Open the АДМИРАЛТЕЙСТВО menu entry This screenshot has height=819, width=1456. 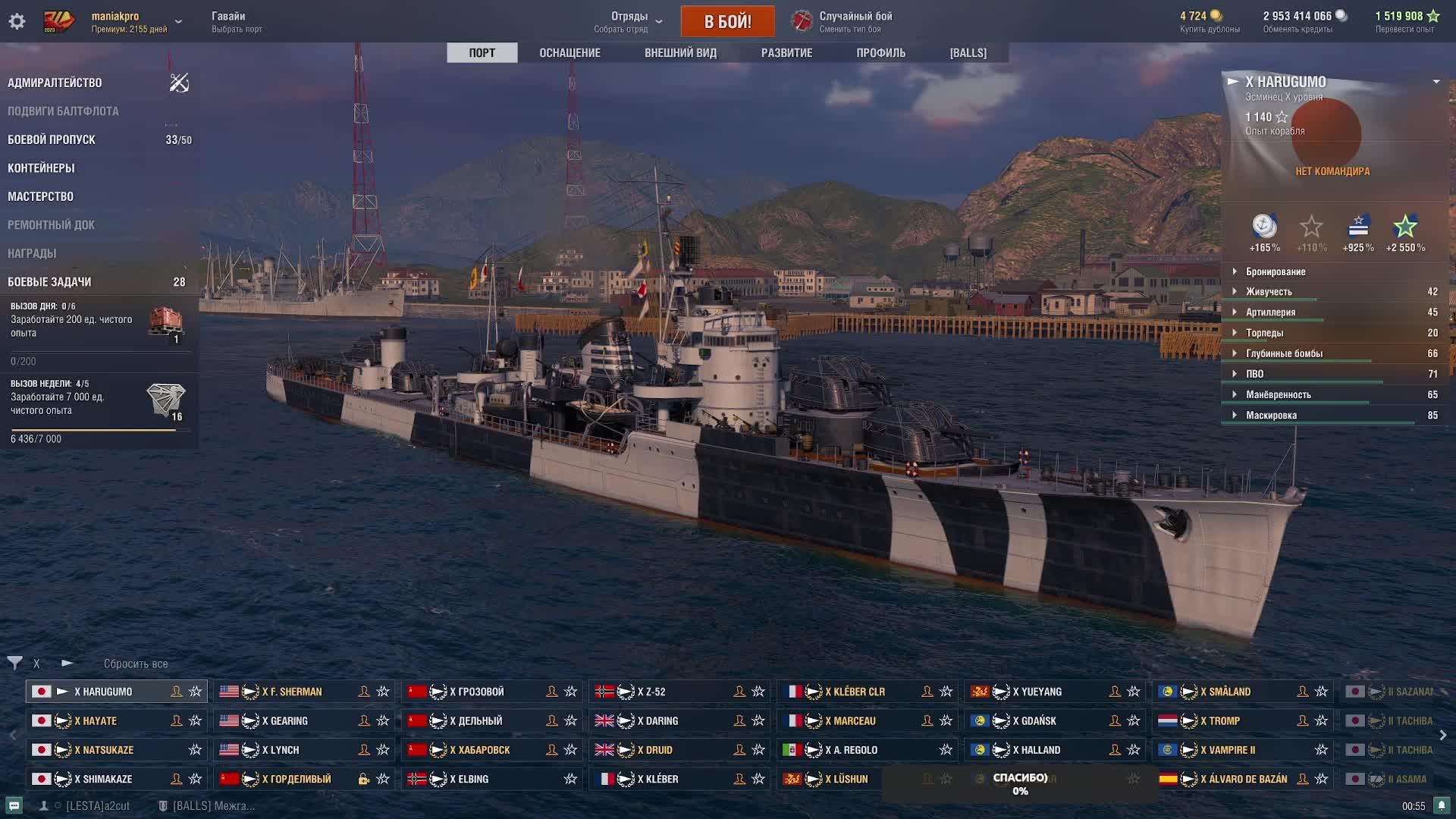click(x=55, y=83)
